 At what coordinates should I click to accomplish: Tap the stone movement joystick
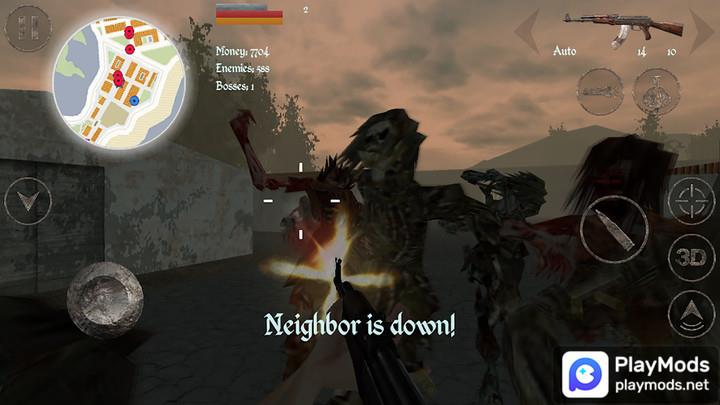105,298
